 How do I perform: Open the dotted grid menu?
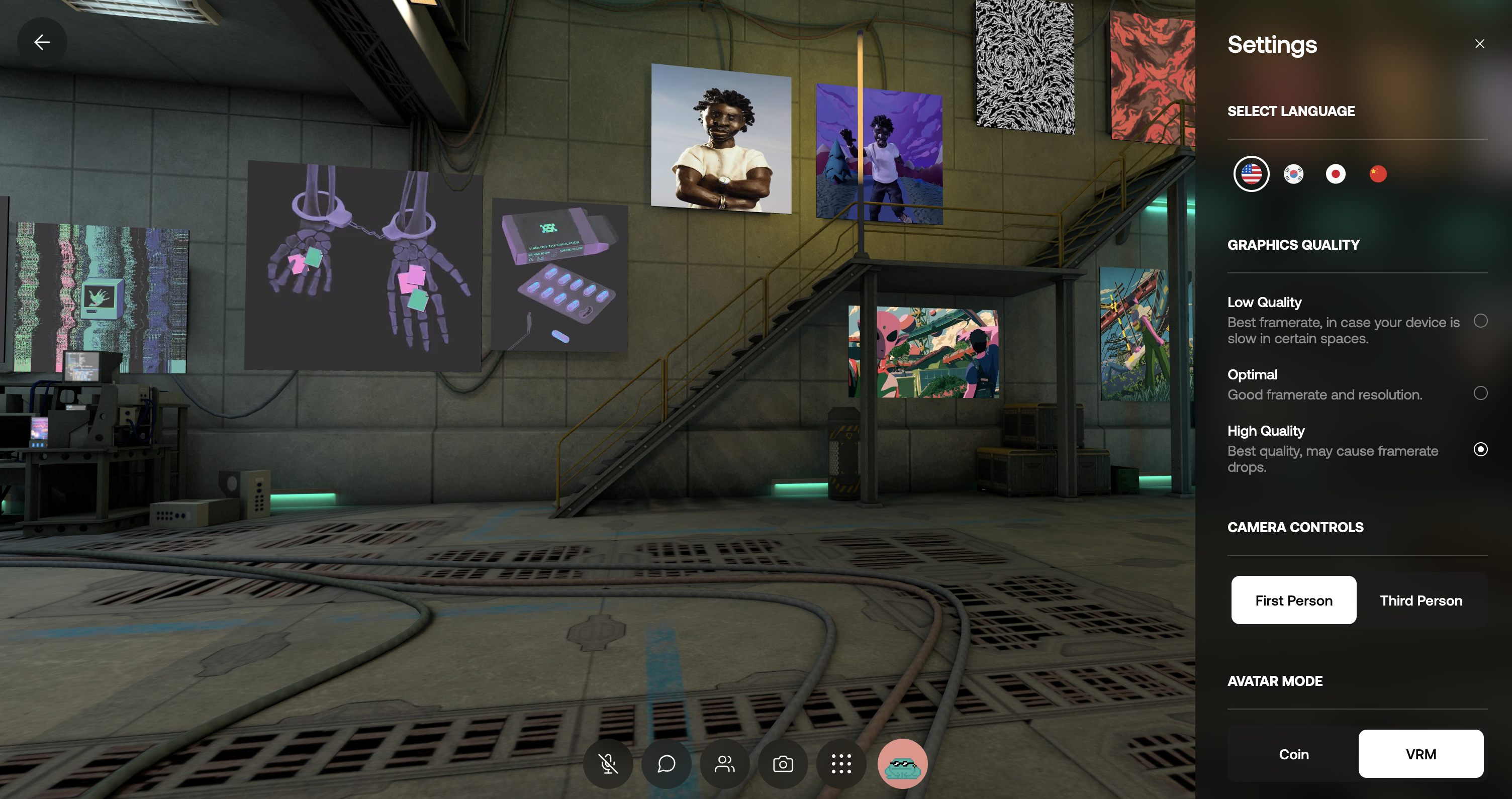pos(841,764)
